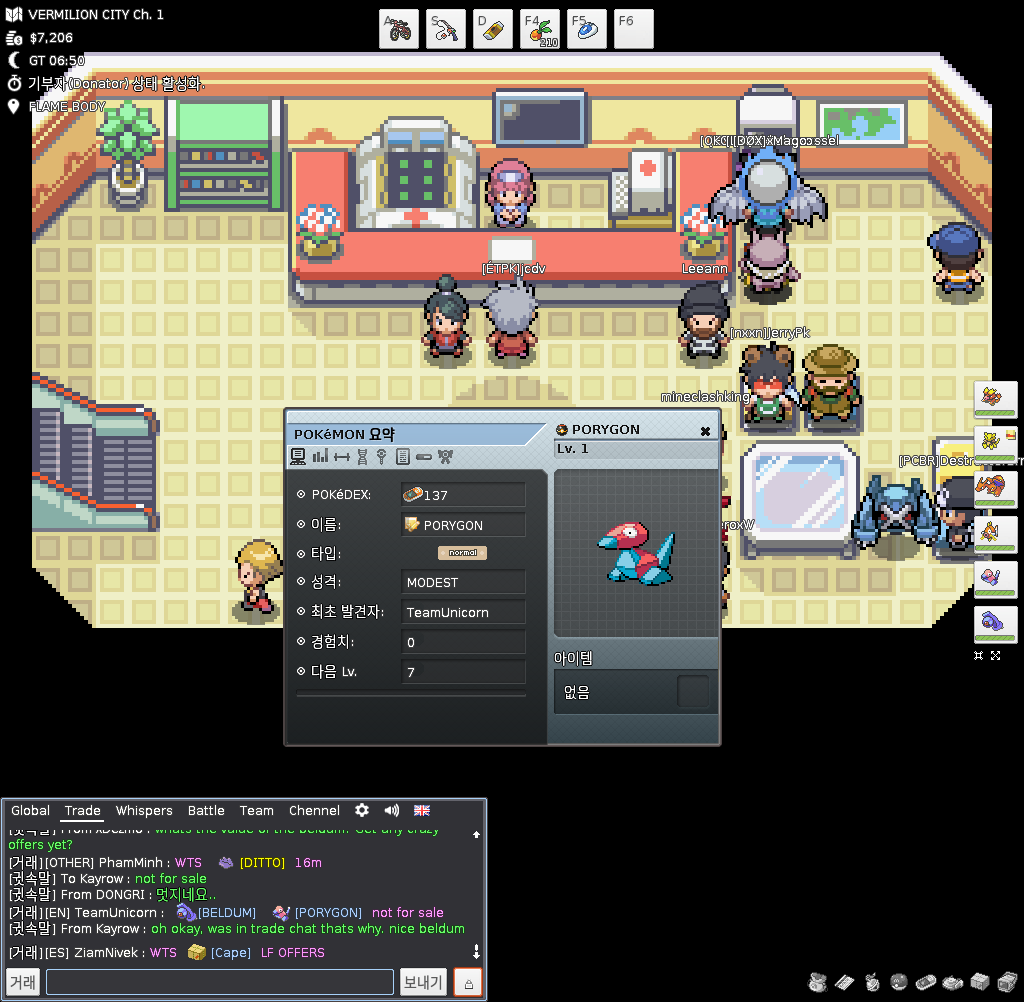The image size is (1024, 1002).
Task: Open the DITTO link from PhamMinh
Action: coord(262,863)
